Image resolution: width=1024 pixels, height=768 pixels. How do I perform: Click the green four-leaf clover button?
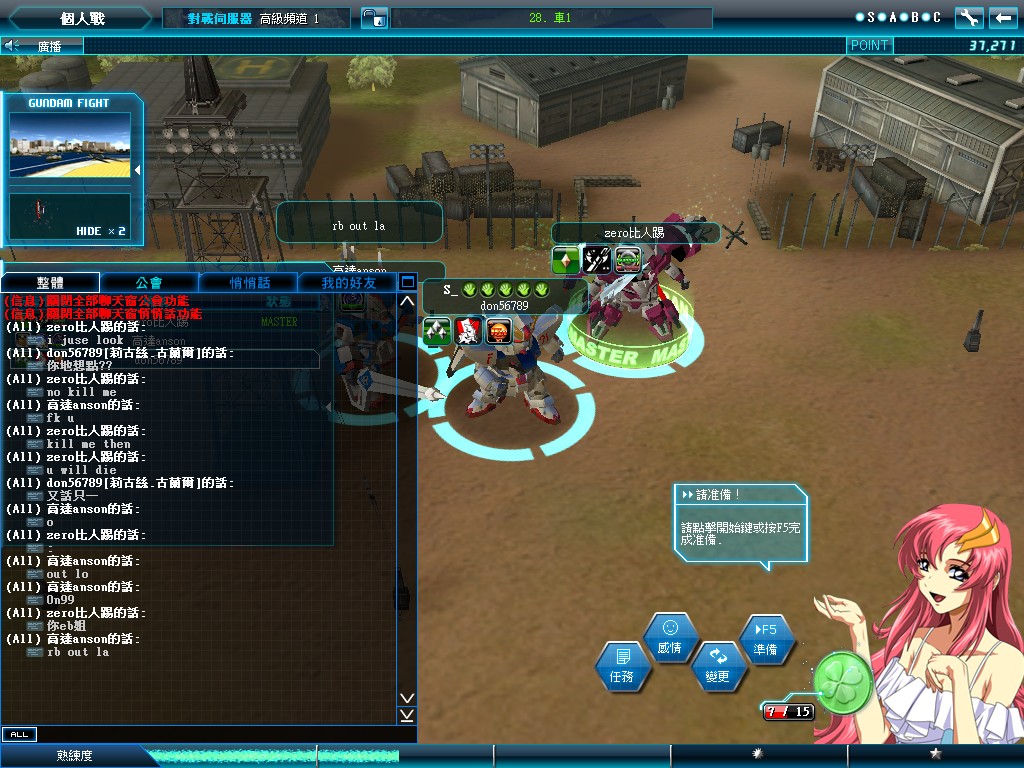tap(843, 682)
